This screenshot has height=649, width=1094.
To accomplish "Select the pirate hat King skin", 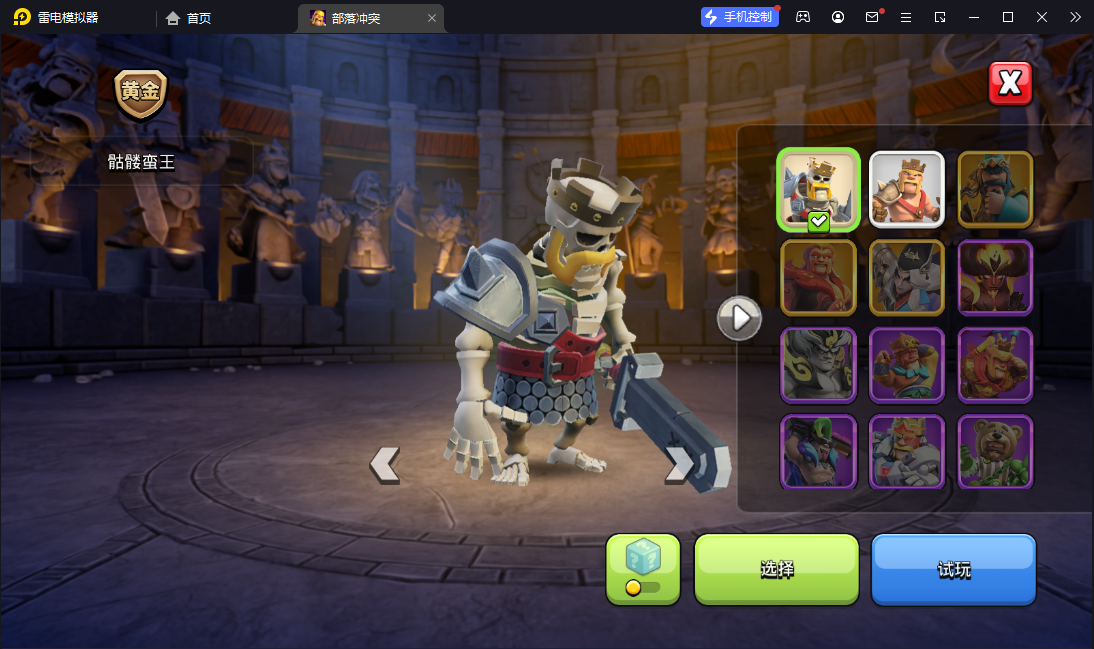I will [x=906, y=277].
